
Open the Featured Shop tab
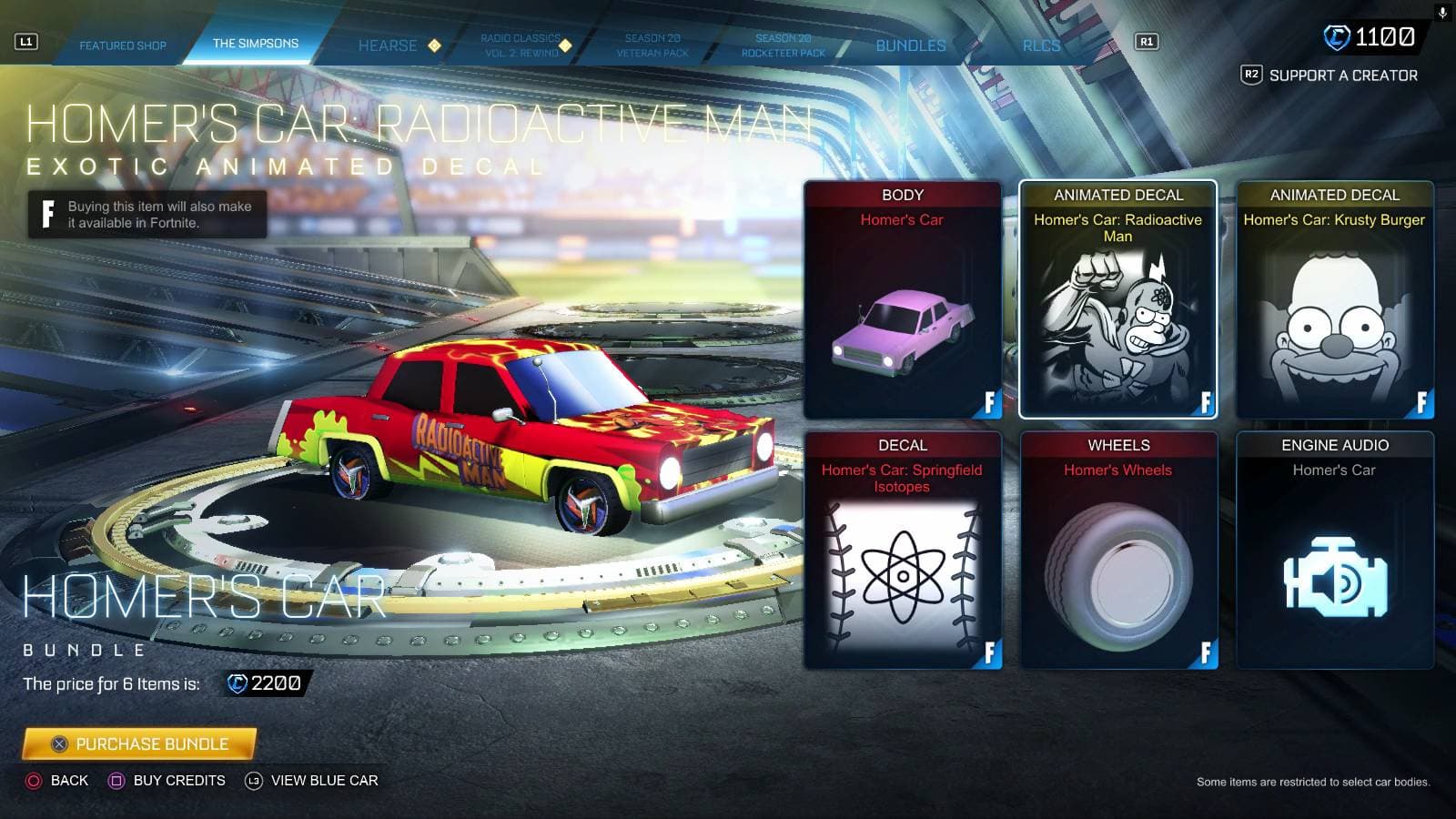pos(125,45)
